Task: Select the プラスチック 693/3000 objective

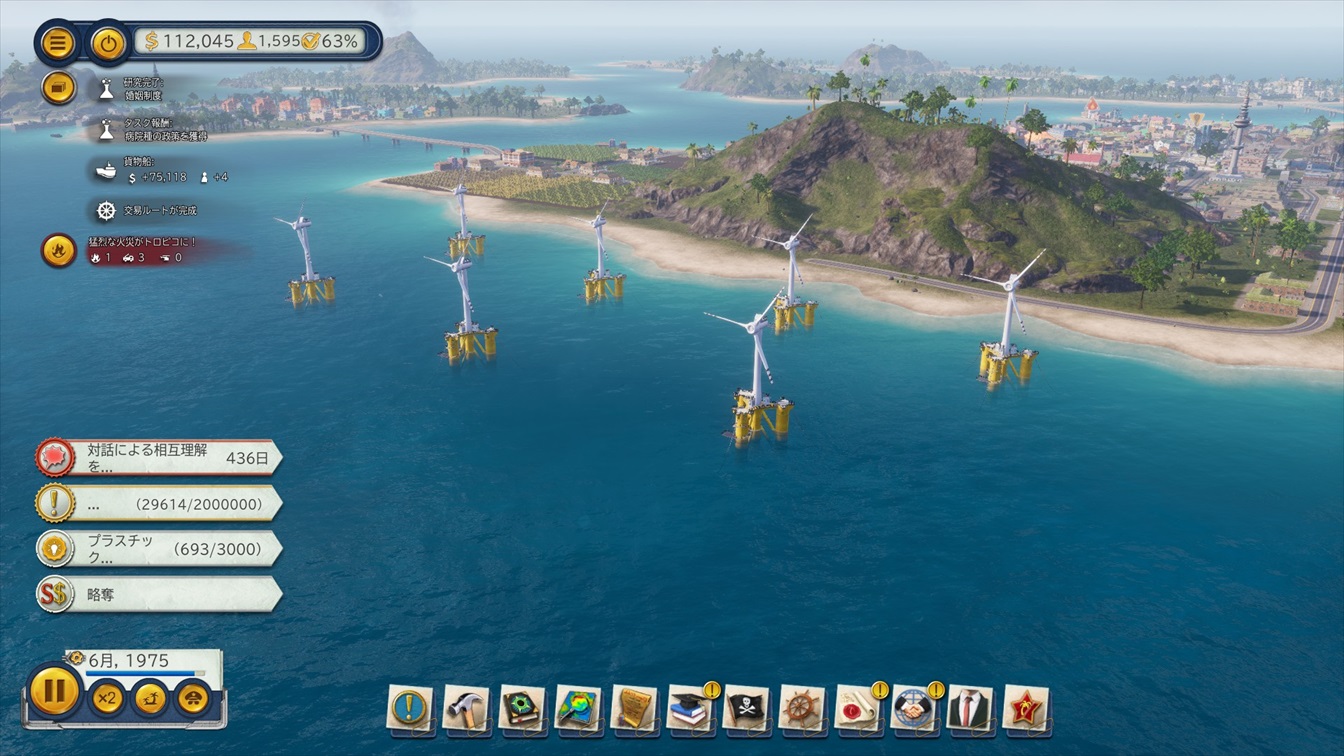Action: [160, 548]
